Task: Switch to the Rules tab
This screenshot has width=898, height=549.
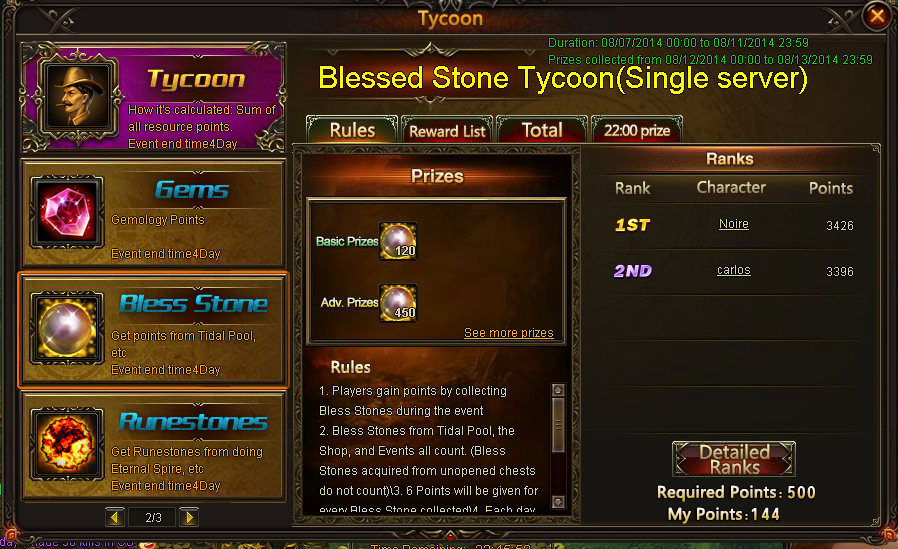Action: click(352, 130)
